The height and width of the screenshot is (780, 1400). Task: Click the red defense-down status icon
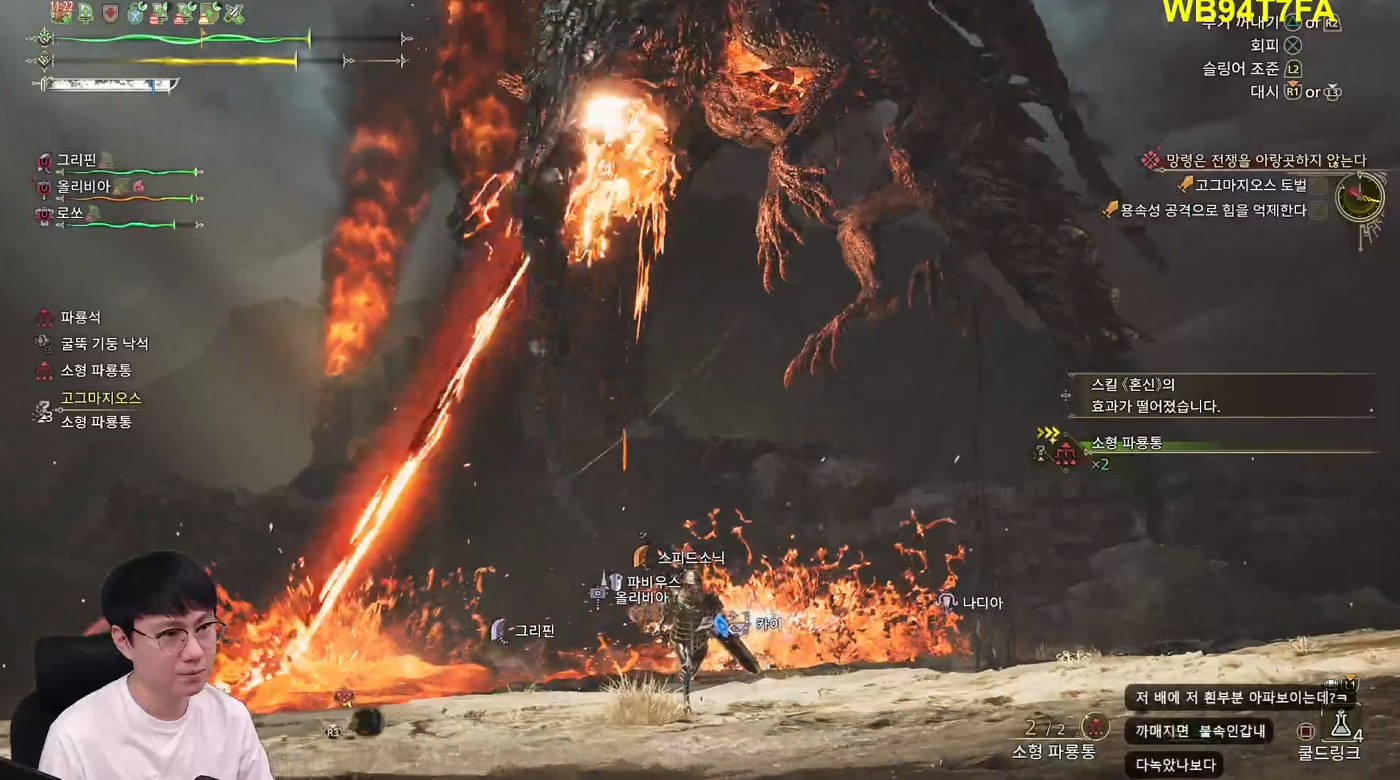(x=111, y=14)
